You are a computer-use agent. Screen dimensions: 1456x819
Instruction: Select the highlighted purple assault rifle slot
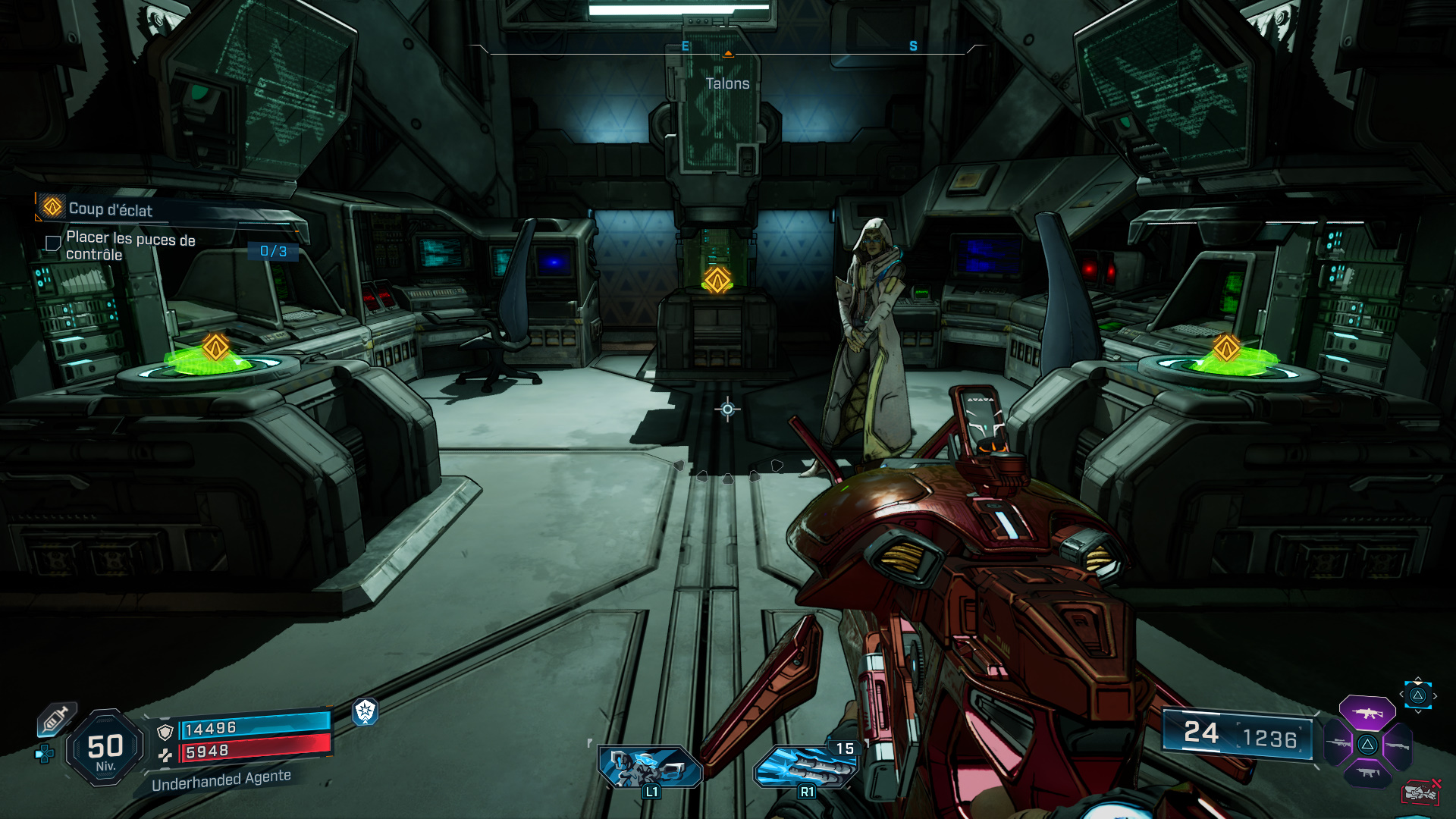coord(1367,713)
